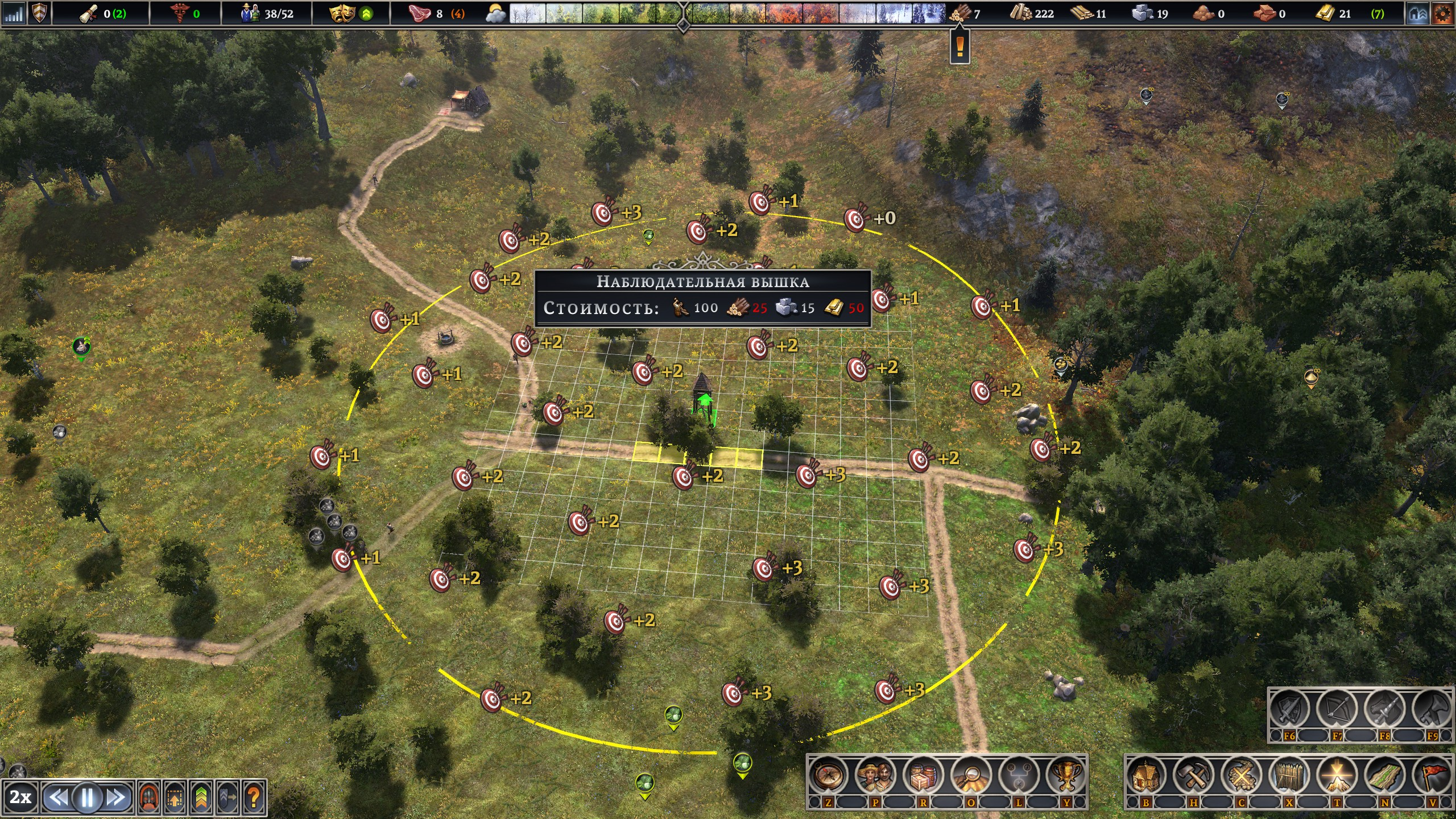Open the question mark help button

pos(254,798)
